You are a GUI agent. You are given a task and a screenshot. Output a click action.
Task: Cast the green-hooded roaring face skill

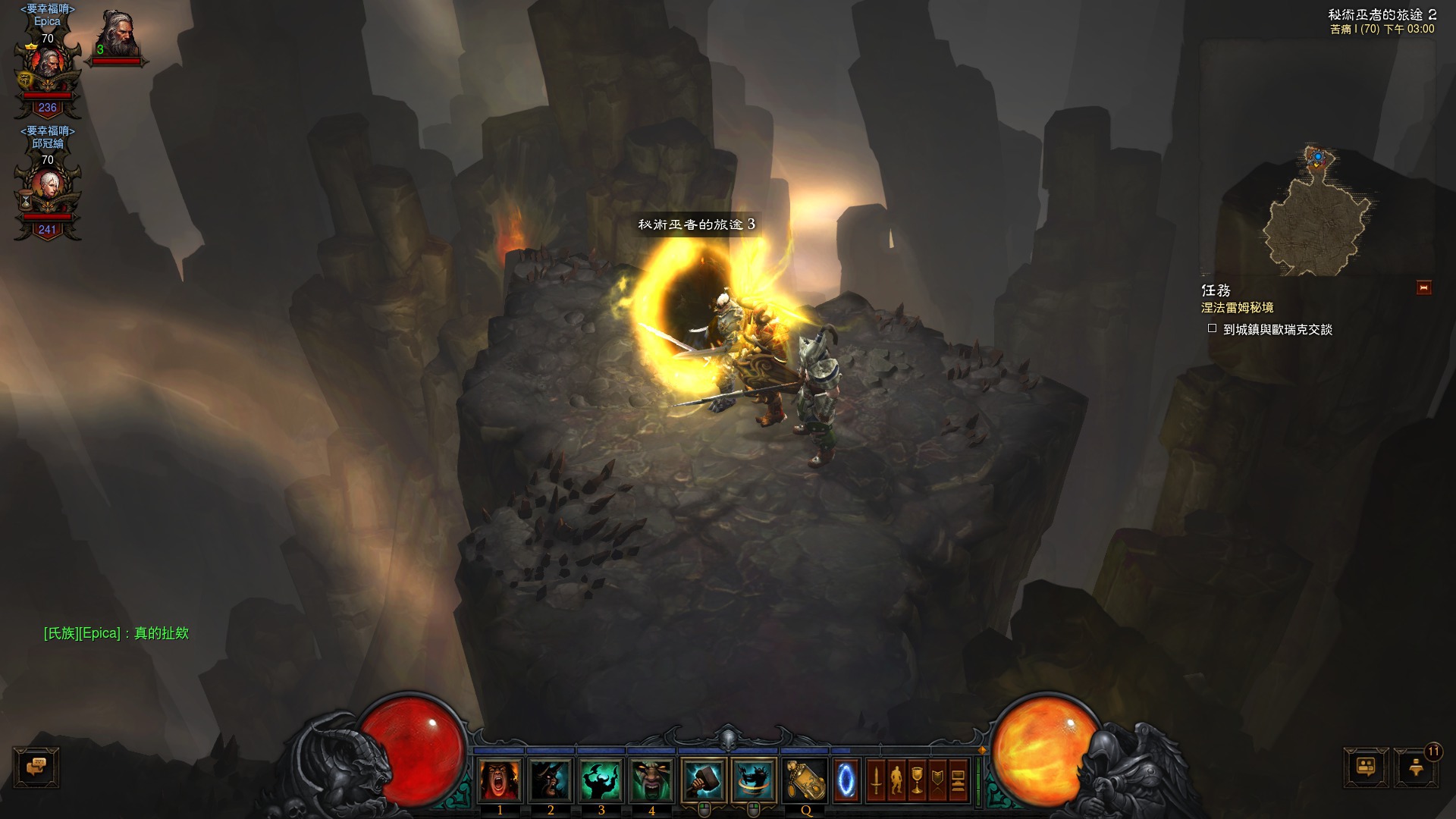pyautogui.click(x=651, y=780)
